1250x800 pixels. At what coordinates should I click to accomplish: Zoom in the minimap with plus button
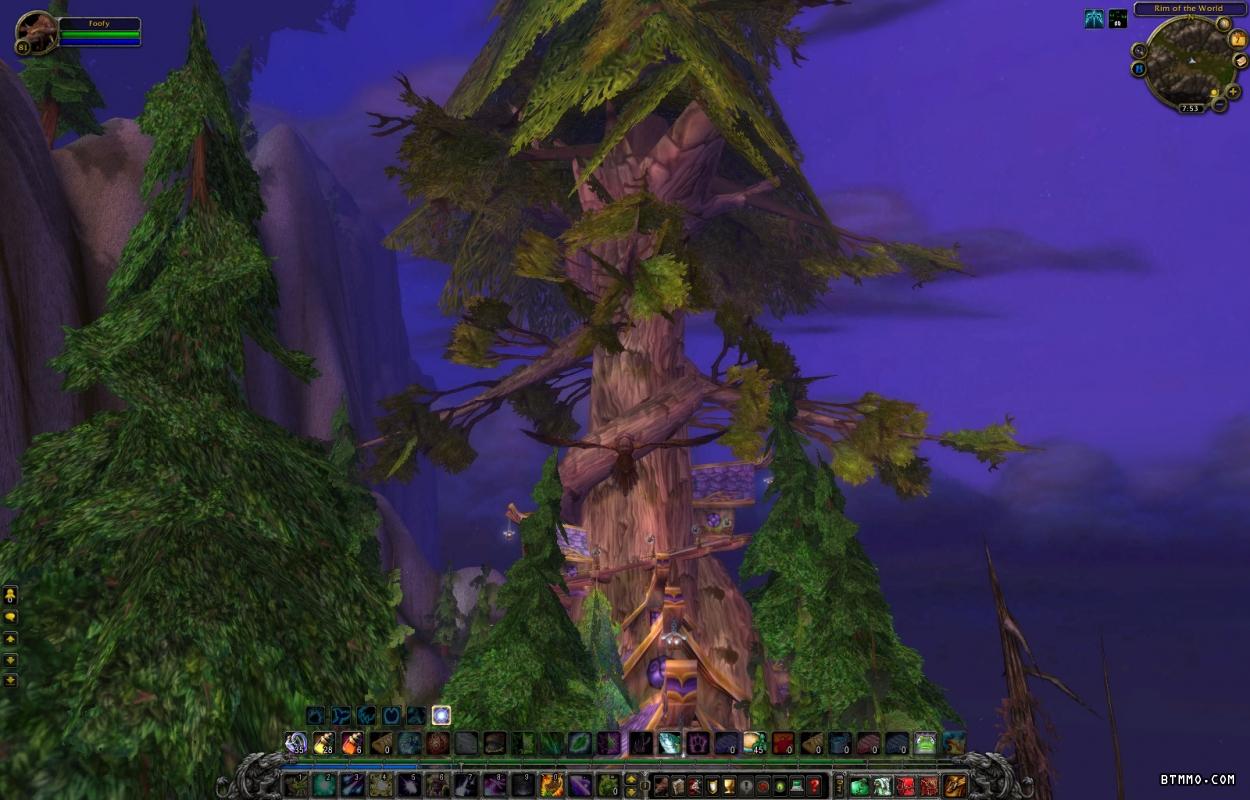pos(1233,92)
